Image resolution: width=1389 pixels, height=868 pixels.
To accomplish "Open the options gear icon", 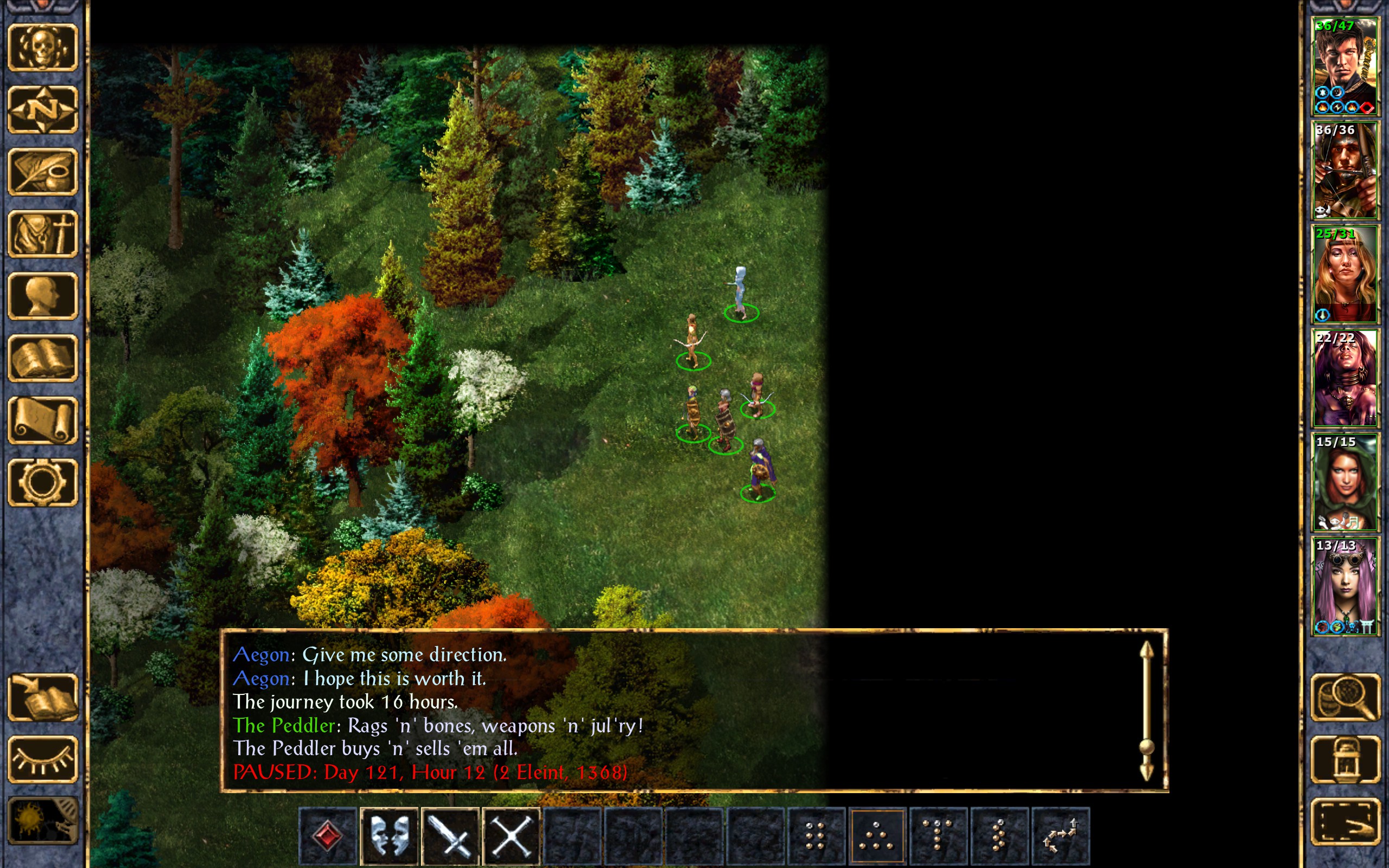I will click(x=42, y=482).
